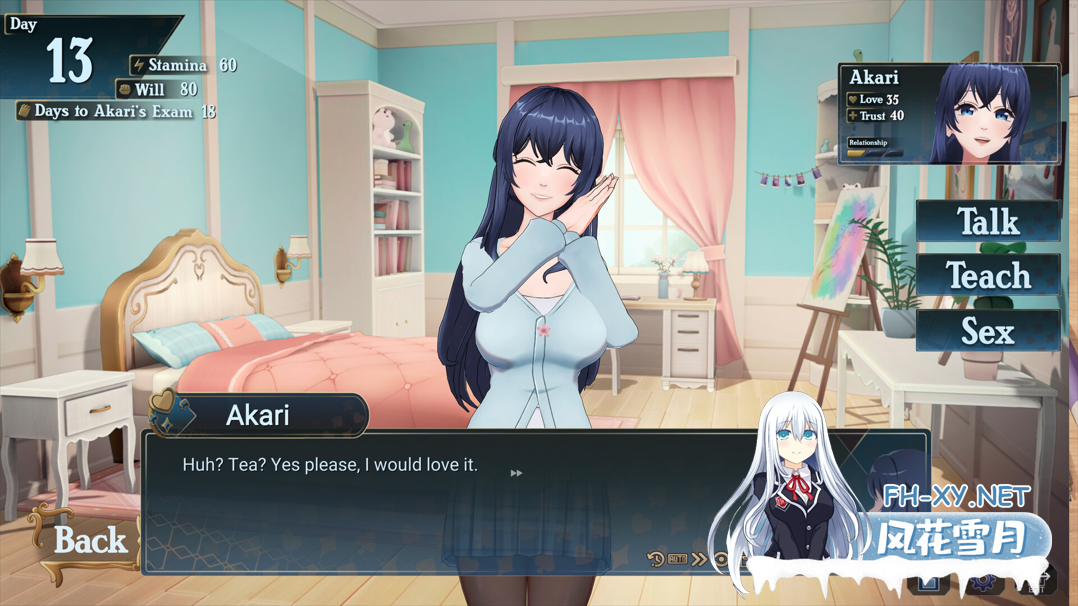1078x606 pixels.
Task: Click the Sex menu button
Action: 987,331
